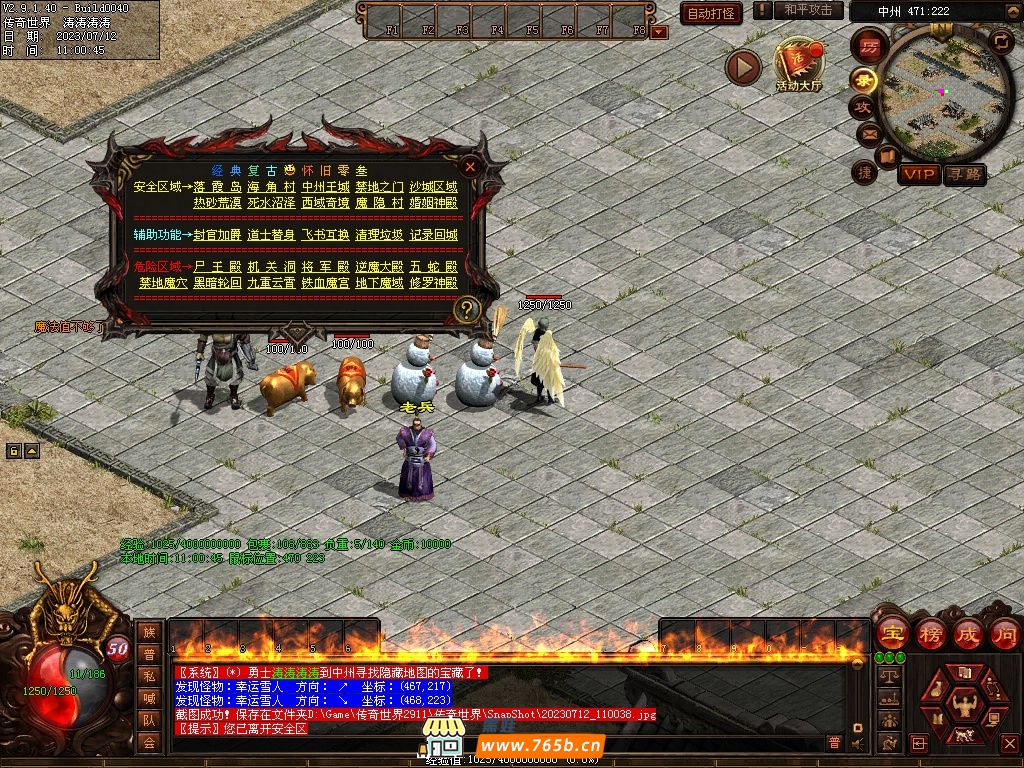This screenshot has height=768, width=1024.
Task: Enter the 尸王殿 danger zone
Action: [x=217, y=267]
